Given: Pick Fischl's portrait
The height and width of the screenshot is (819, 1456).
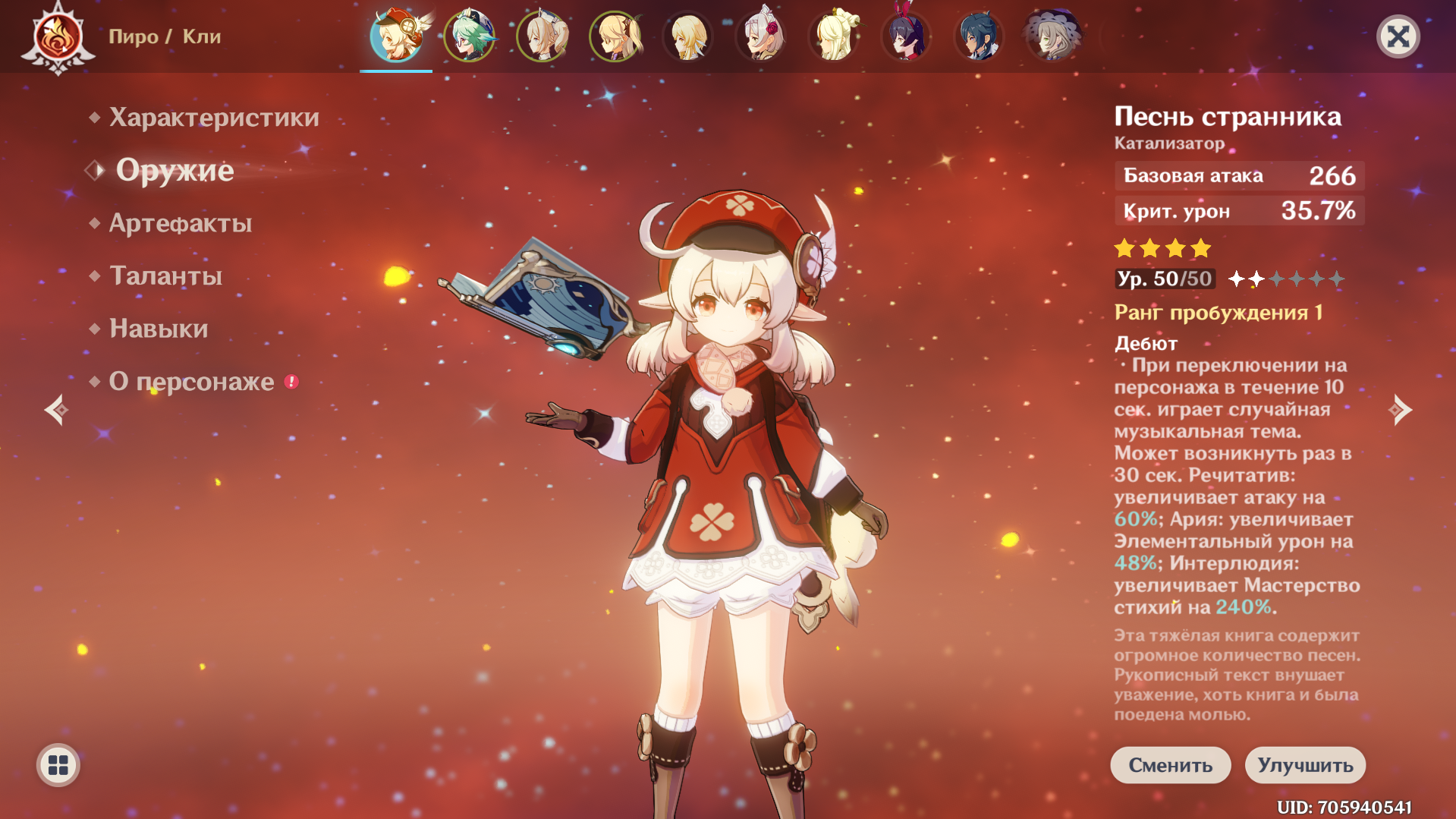Looking at the screenshot, I should pyautogui.click(x=615, y=36).
